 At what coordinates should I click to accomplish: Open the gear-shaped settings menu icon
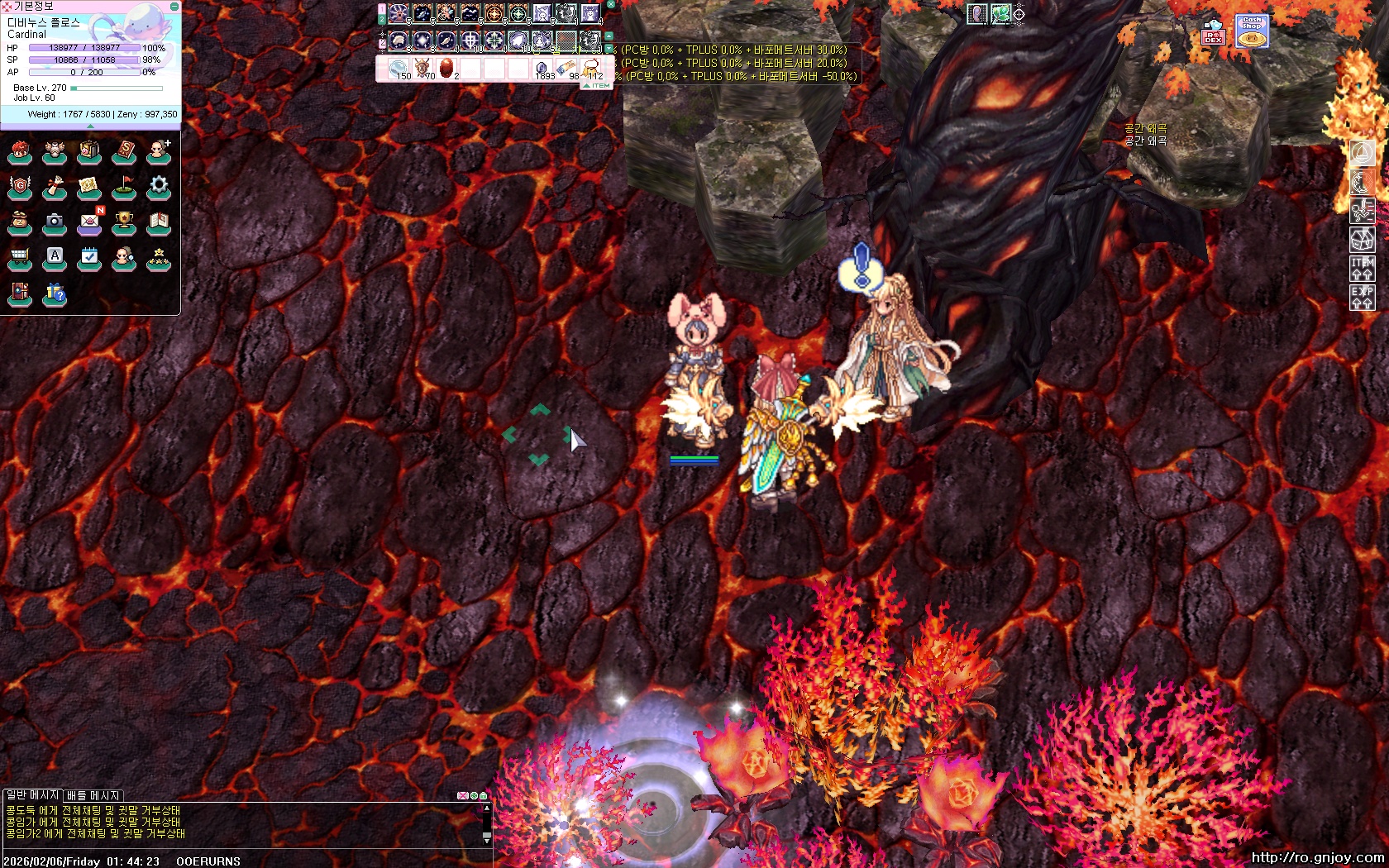click(158, 186)
